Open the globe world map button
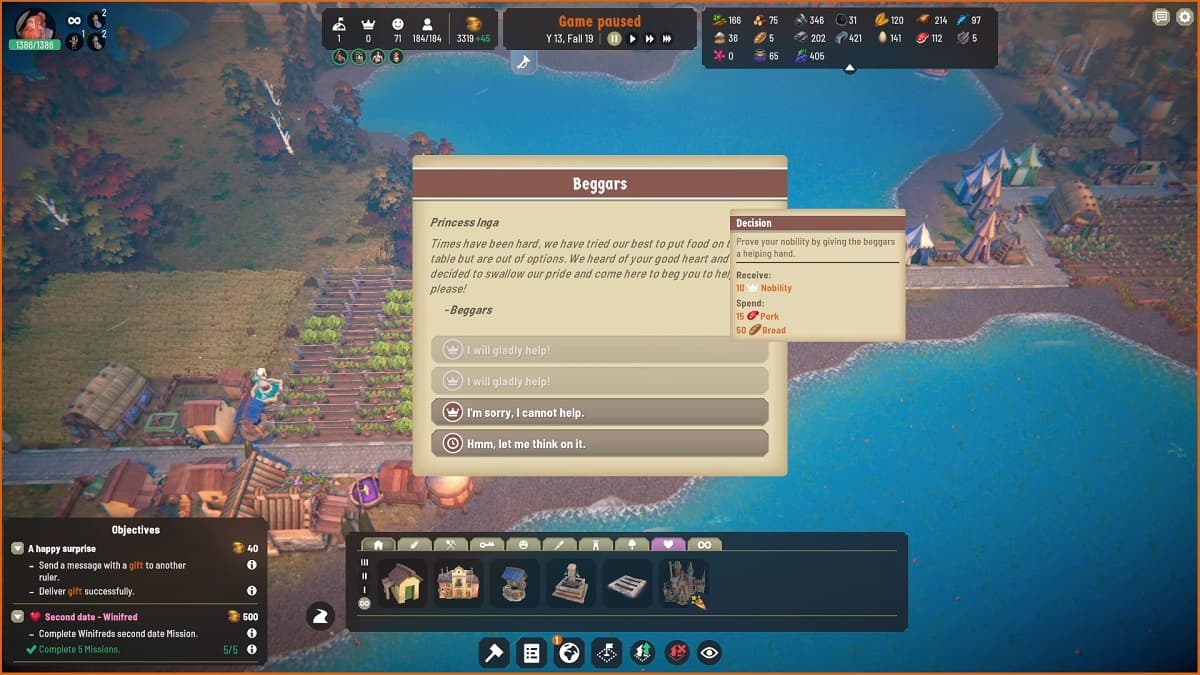The width and height of the screenshot is (1200, 675). 570,653
